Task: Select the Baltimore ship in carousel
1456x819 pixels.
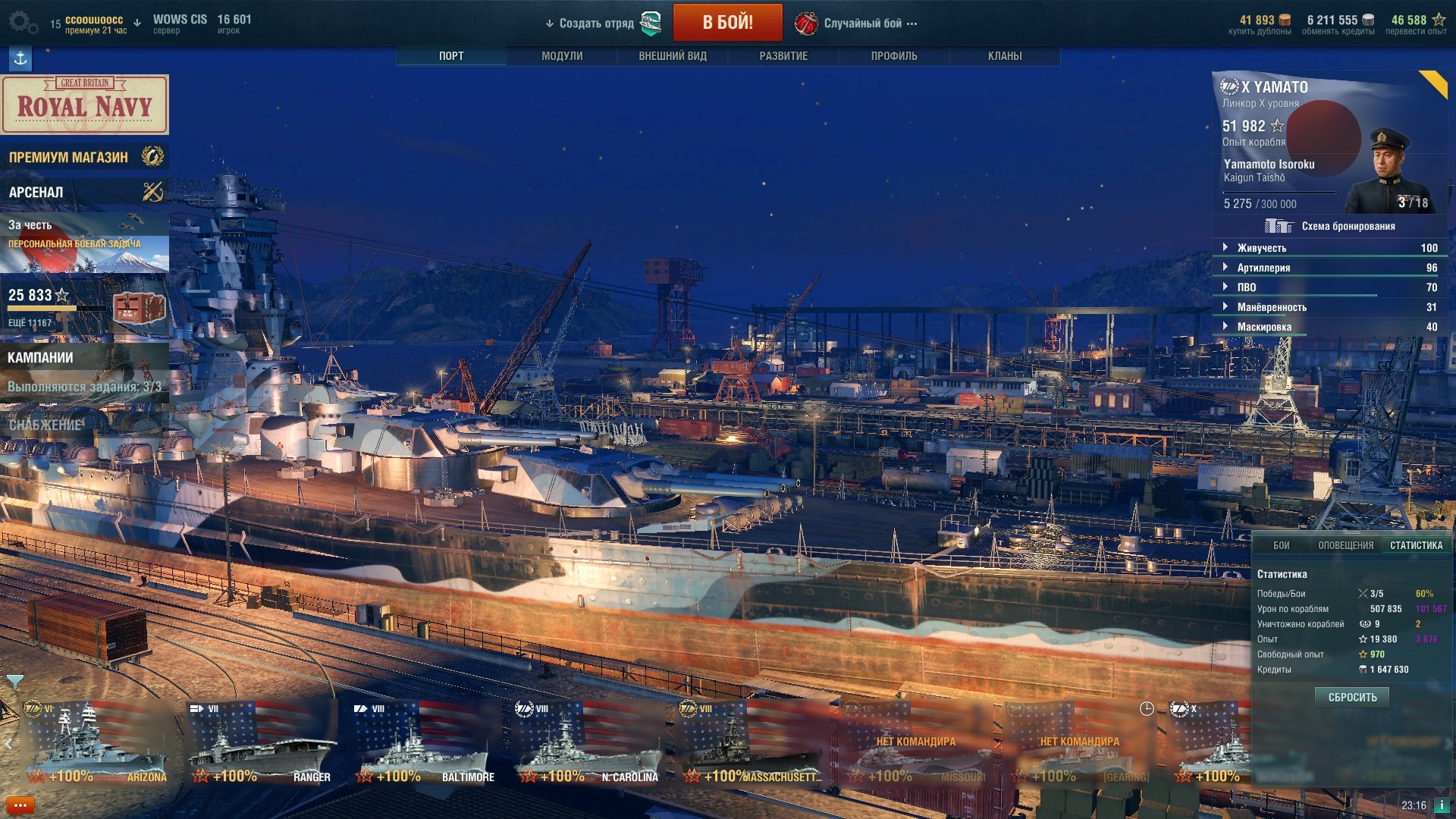Action: coord(422,744)
